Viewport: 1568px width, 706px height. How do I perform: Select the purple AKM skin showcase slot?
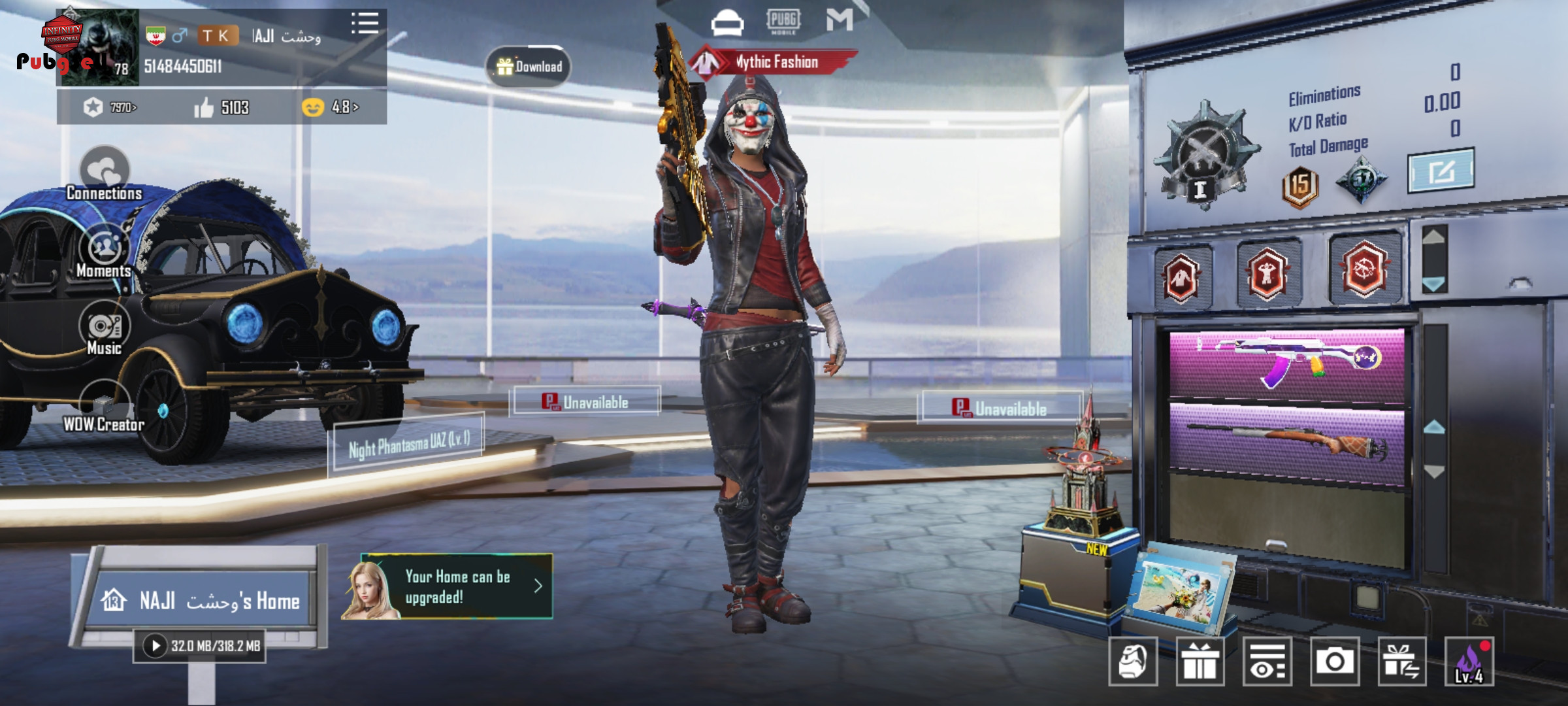[x=1286, y=363]
